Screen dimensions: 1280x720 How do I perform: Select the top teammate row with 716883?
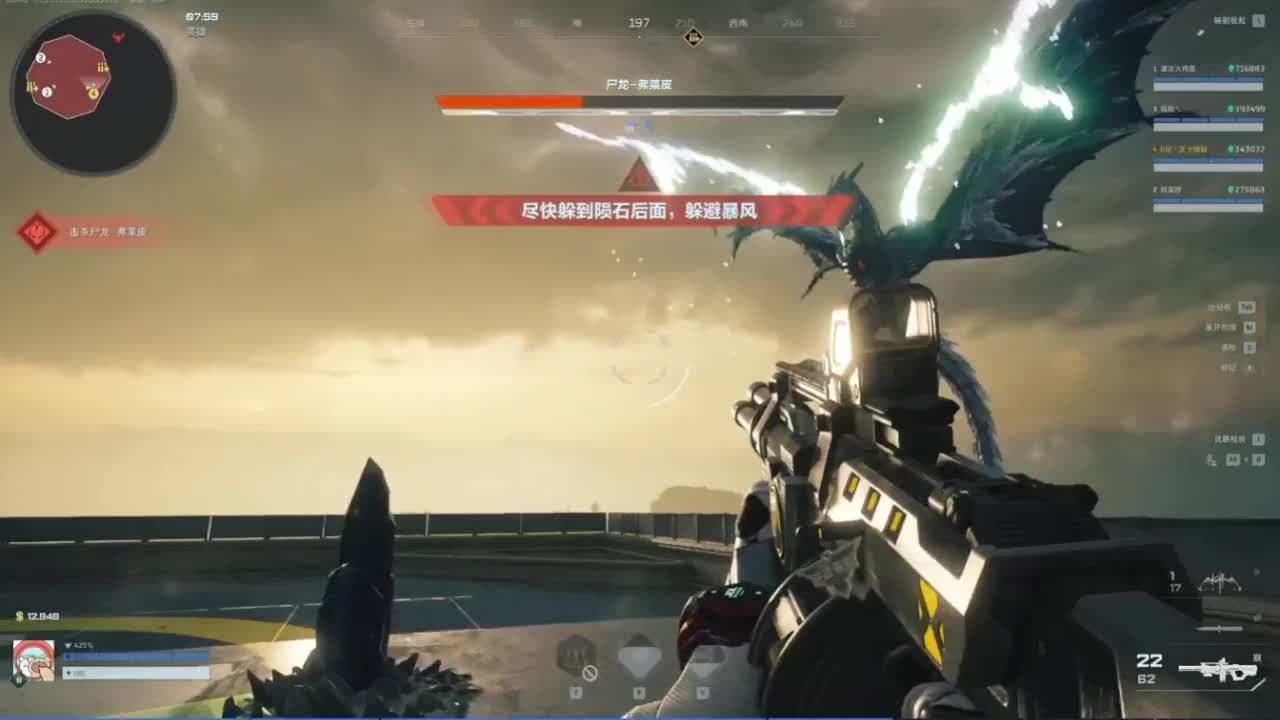(1208, 78)
